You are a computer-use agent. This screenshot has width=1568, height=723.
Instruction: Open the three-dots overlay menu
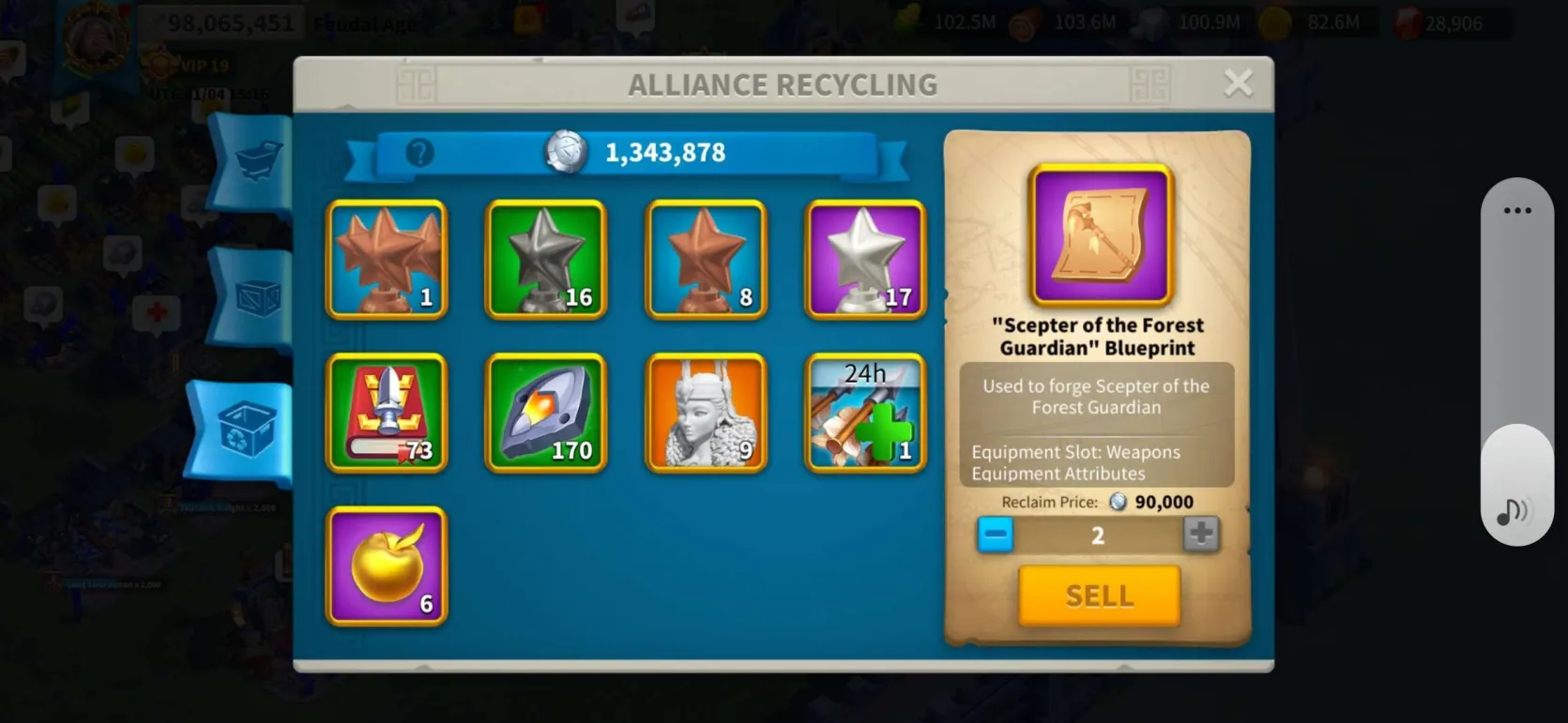tap(1516, 211)
